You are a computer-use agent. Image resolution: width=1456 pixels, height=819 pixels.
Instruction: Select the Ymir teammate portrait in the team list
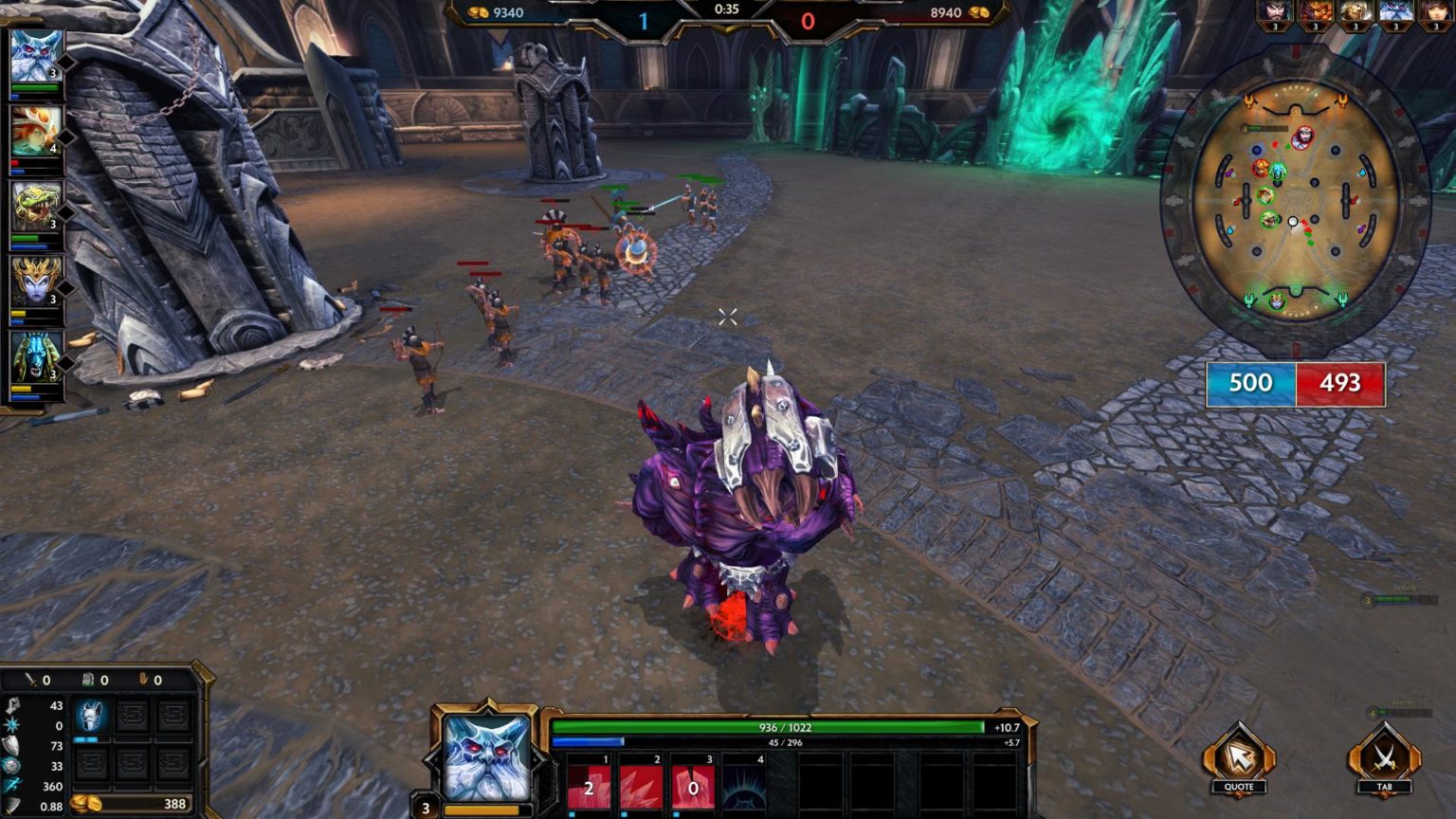(x=36, y=56)
